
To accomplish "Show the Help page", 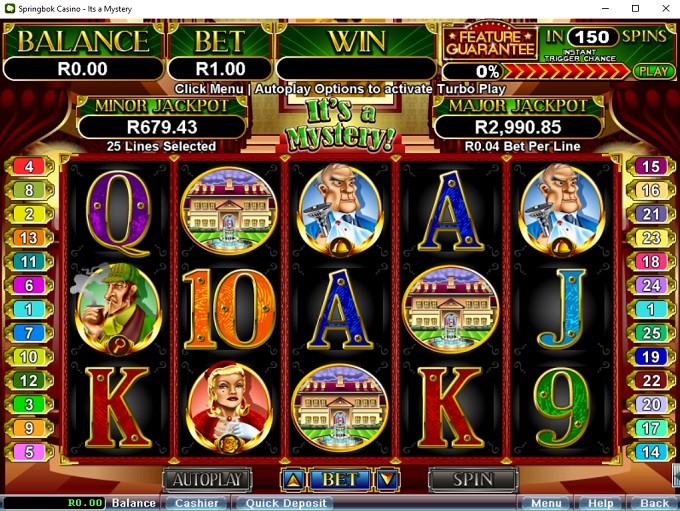I will [601, 503].
